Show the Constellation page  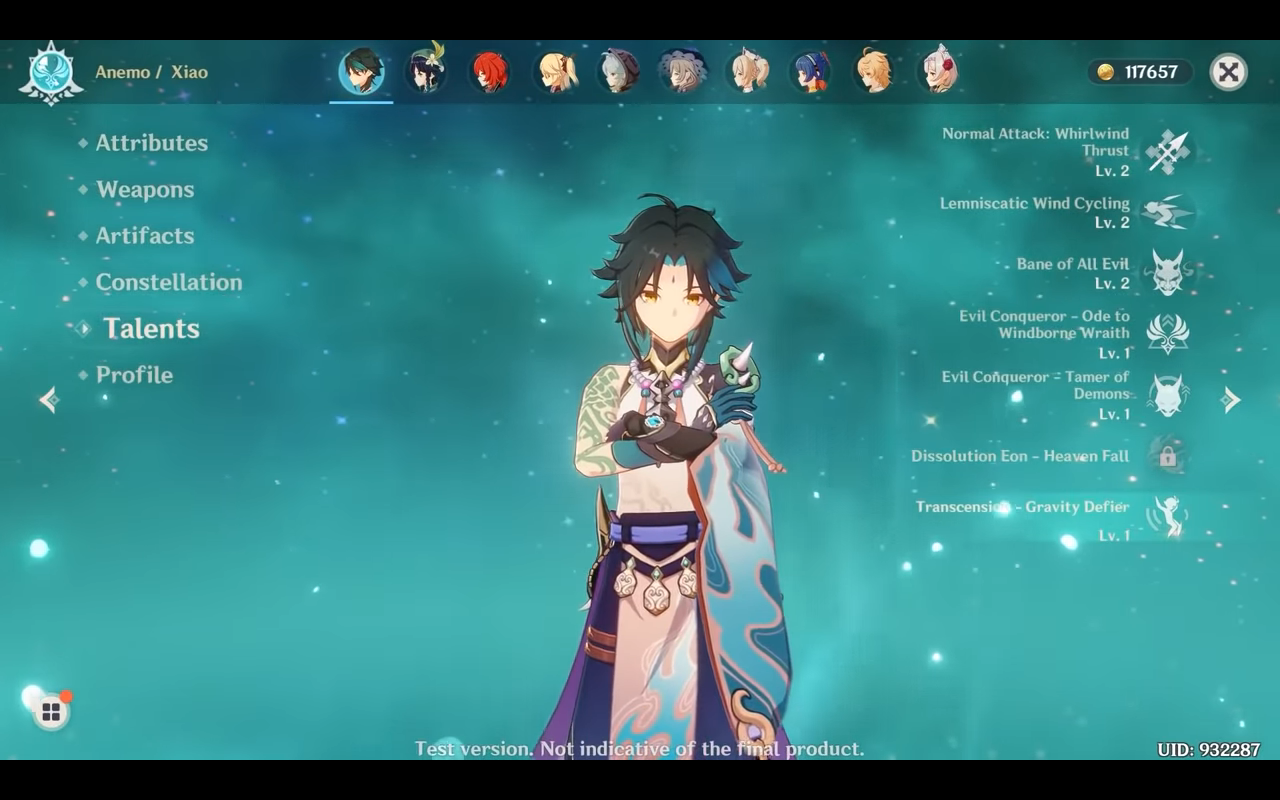pyautogui.click(x=168, y=282)
